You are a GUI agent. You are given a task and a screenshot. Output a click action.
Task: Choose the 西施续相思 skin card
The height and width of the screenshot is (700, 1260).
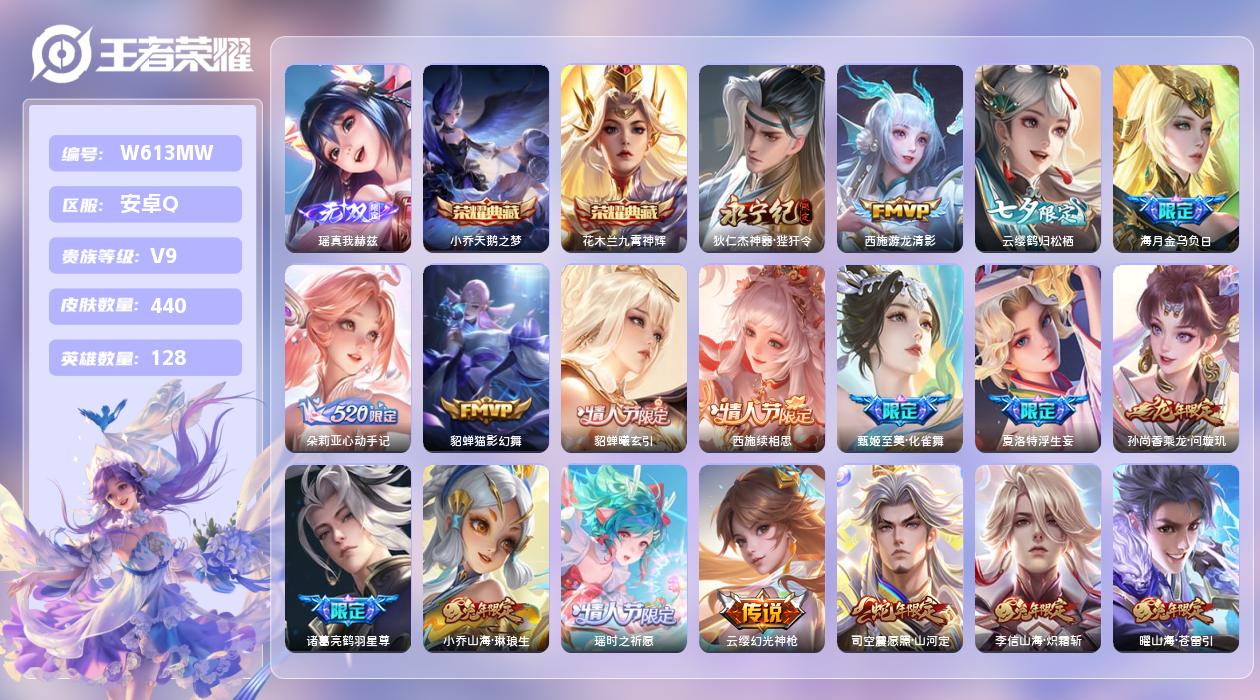point(762,358)
